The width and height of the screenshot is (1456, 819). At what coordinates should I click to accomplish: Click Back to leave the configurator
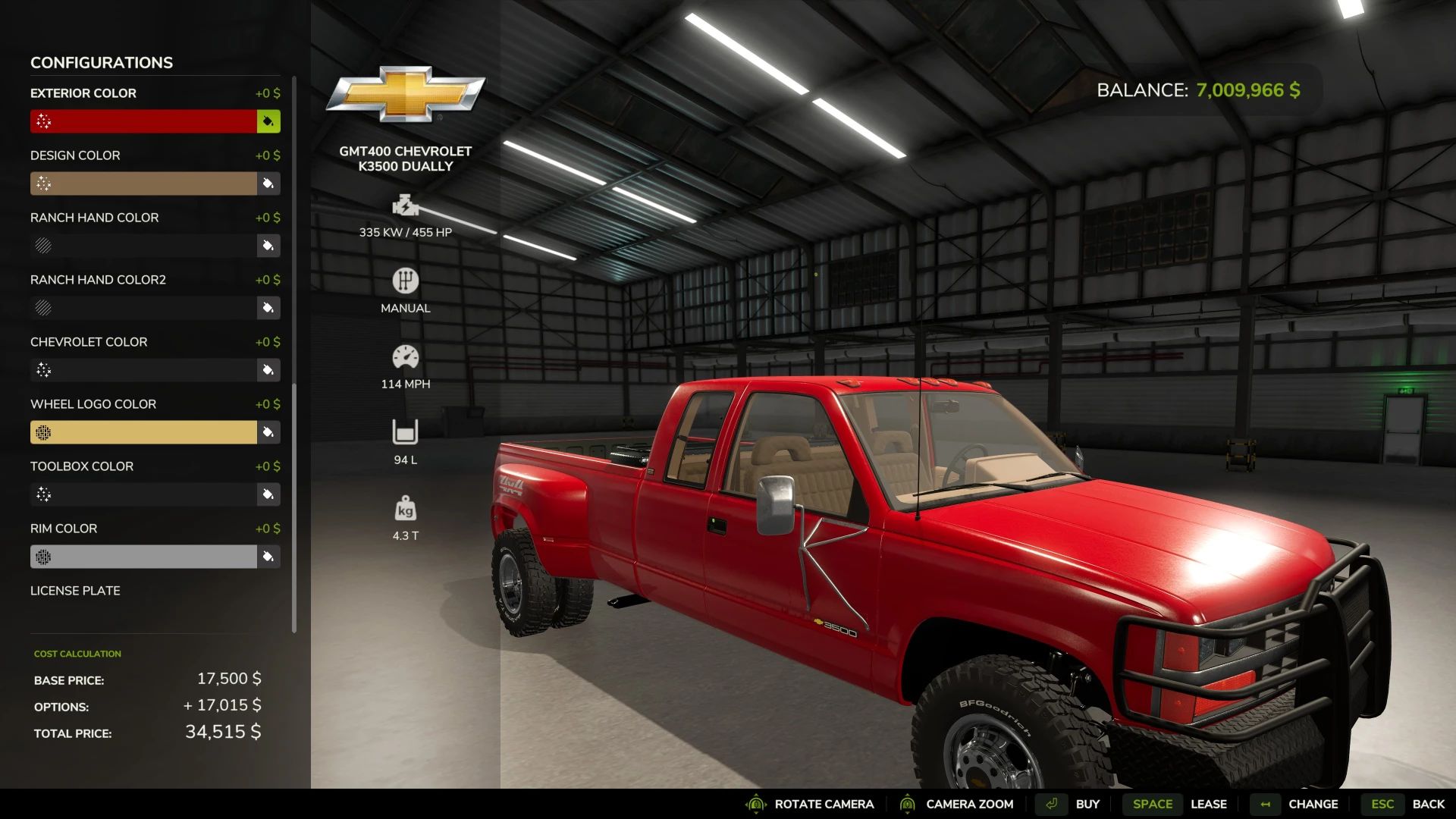pos(1428,804)
